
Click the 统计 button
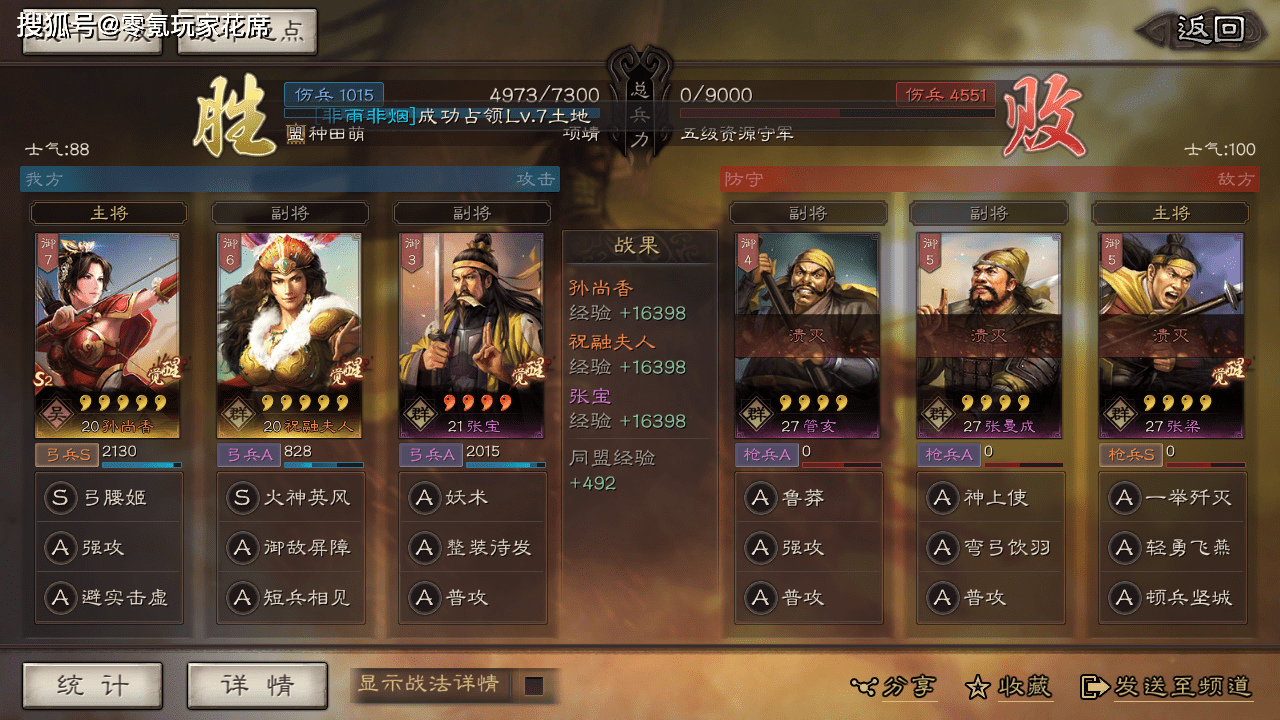91,686
